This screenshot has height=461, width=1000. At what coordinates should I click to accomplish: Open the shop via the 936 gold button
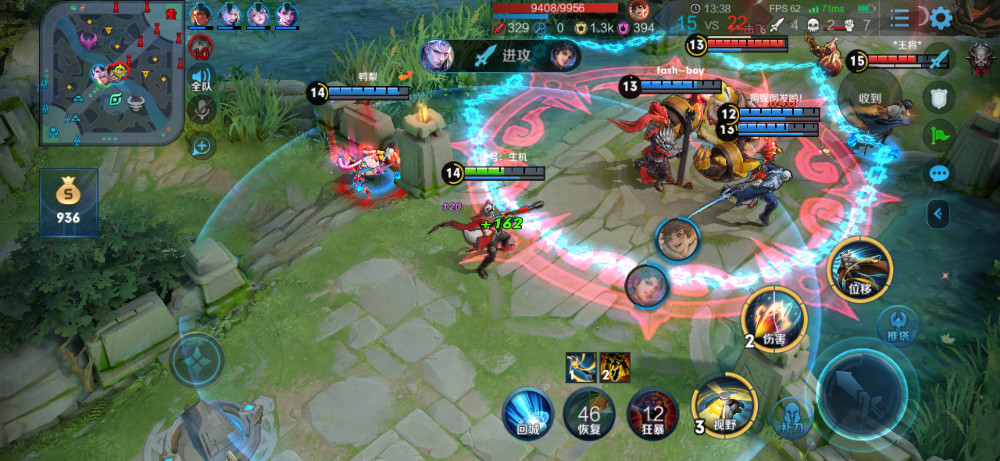pos(69,203)
